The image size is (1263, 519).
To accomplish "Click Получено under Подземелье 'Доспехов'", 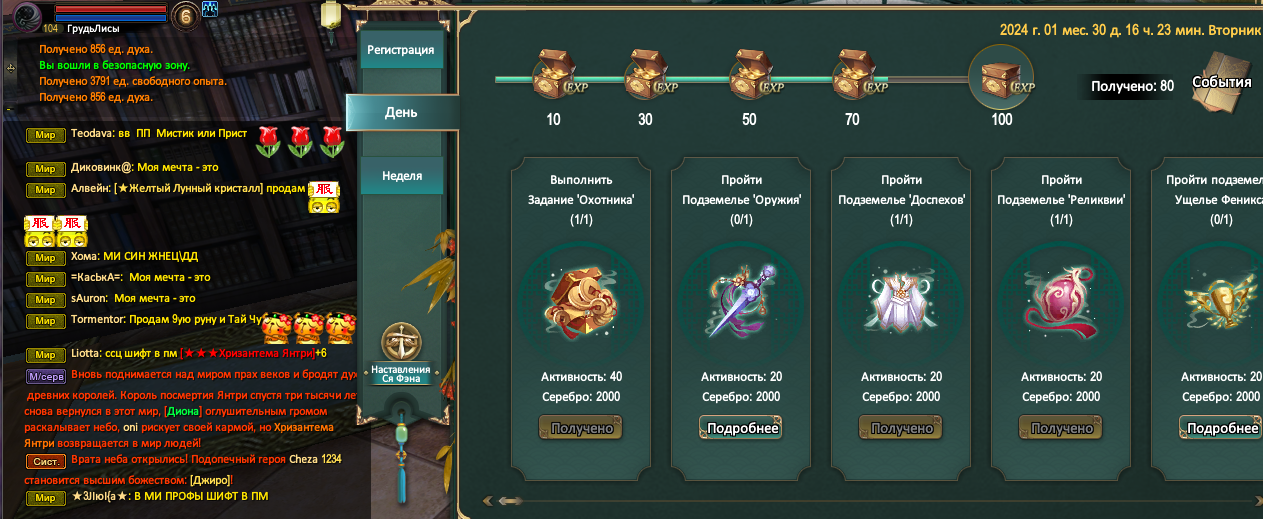I will [x=901, y=428].
